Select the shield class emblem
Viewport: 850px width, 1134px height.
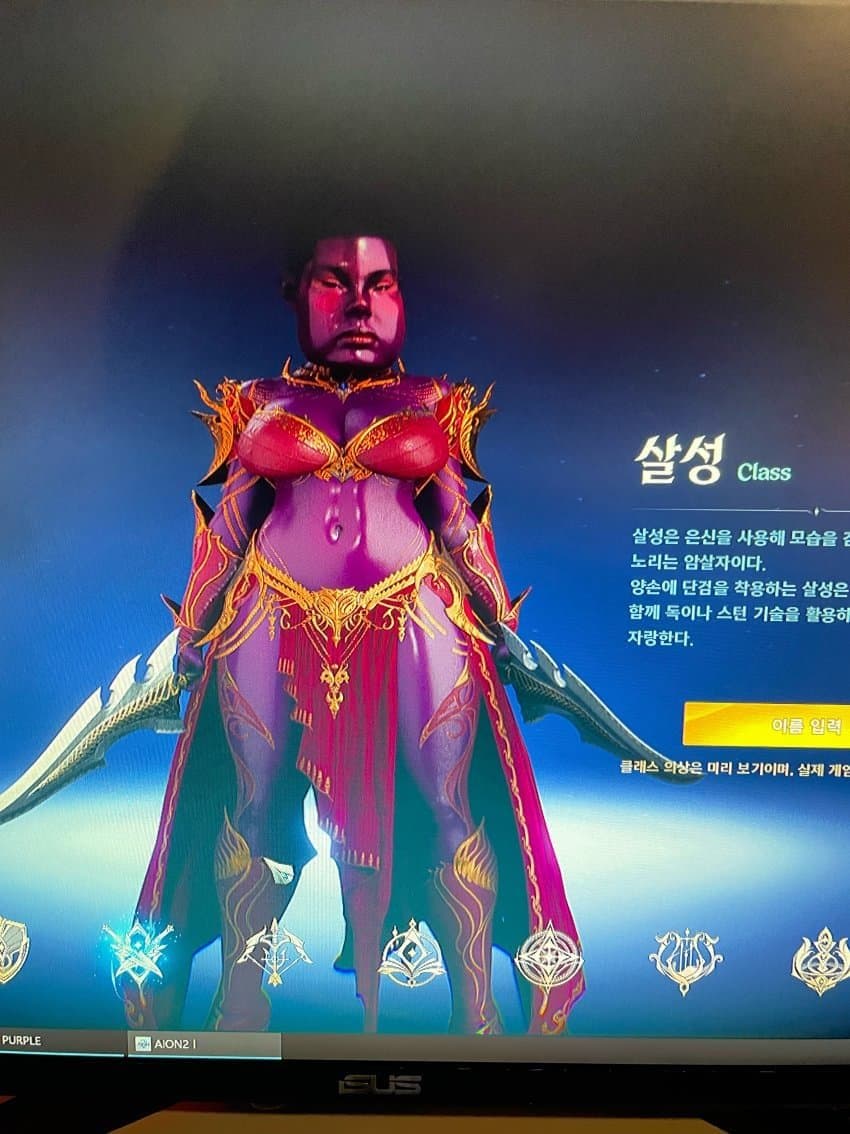tap(12, 947)
